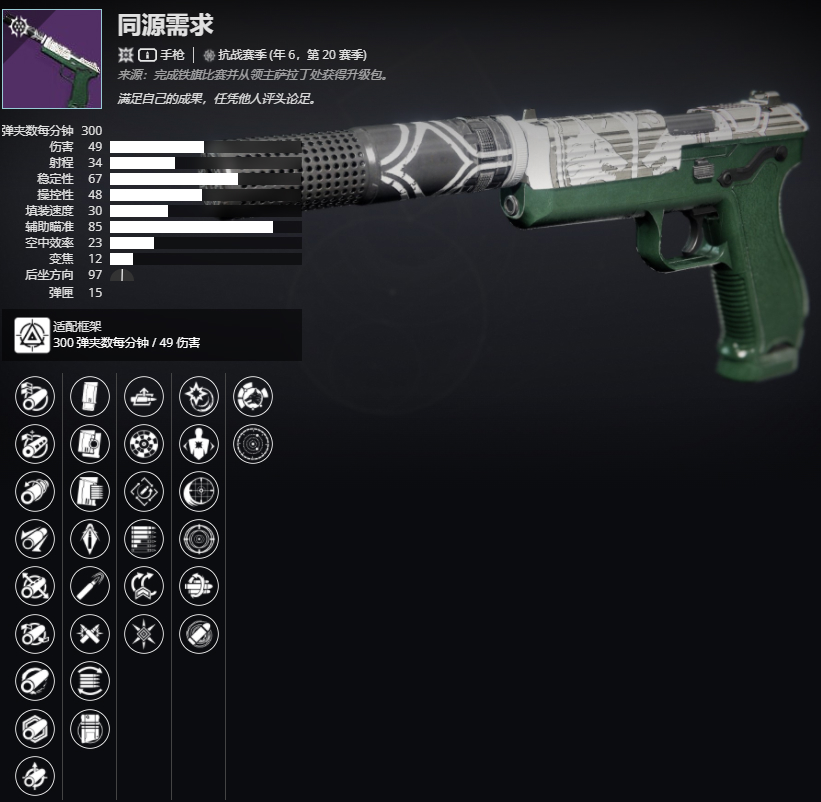821x802 pixels.
Task: Select the wolf head origin trait
Action: coord(252,397)
